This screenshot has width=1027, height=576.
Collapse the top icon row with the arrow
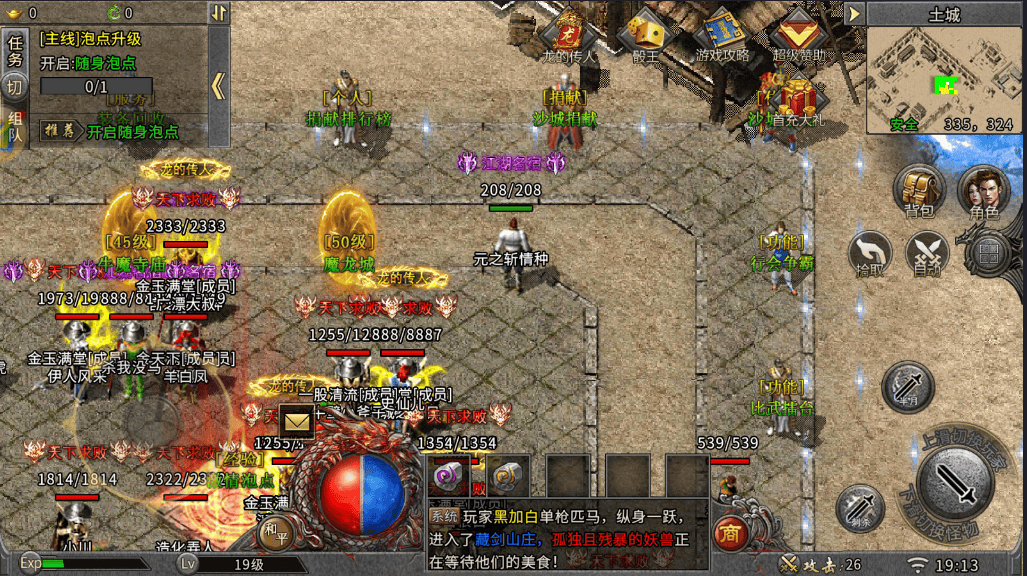pyautogui.click(x=853, y=13)
